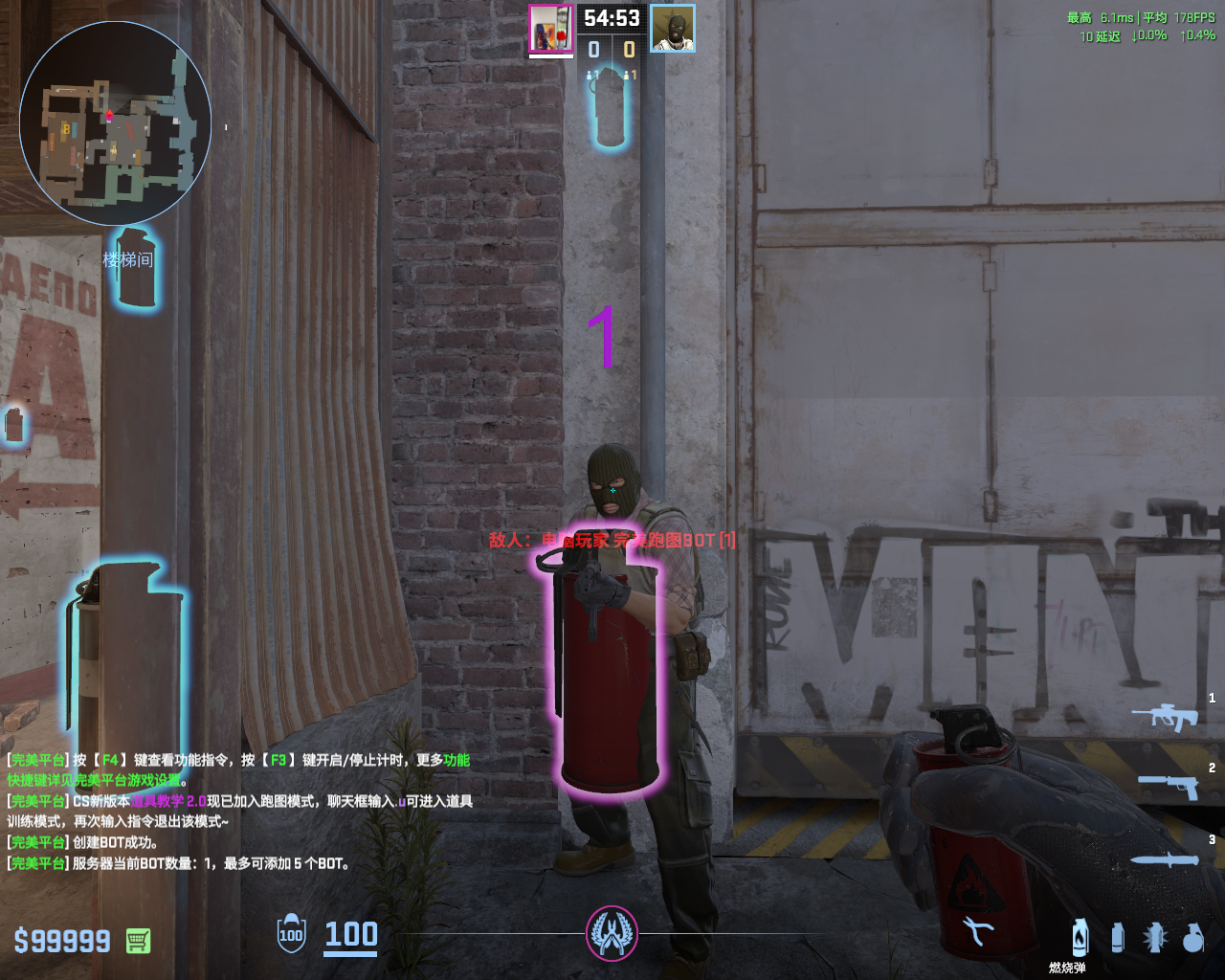Click the masked bot avatar at top
The image size is (1225, 980).
point(672,29)
